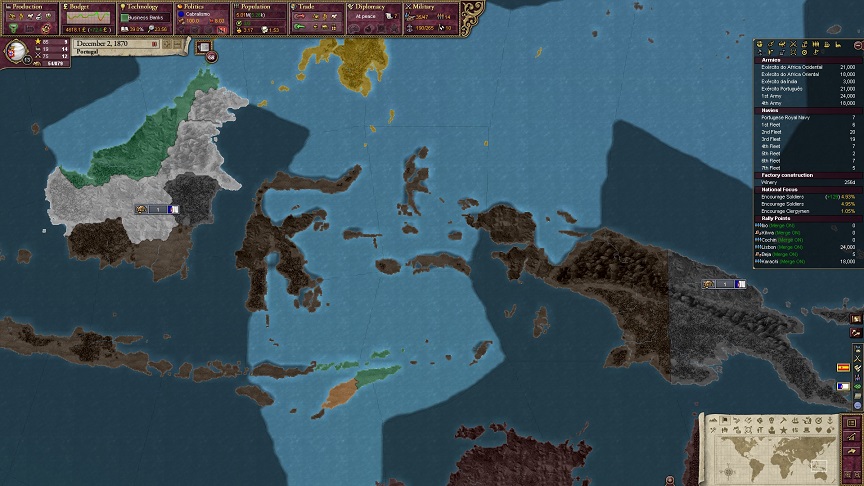Open the Military panel
This screenshot has width=864, height=486.
[432, 6]
